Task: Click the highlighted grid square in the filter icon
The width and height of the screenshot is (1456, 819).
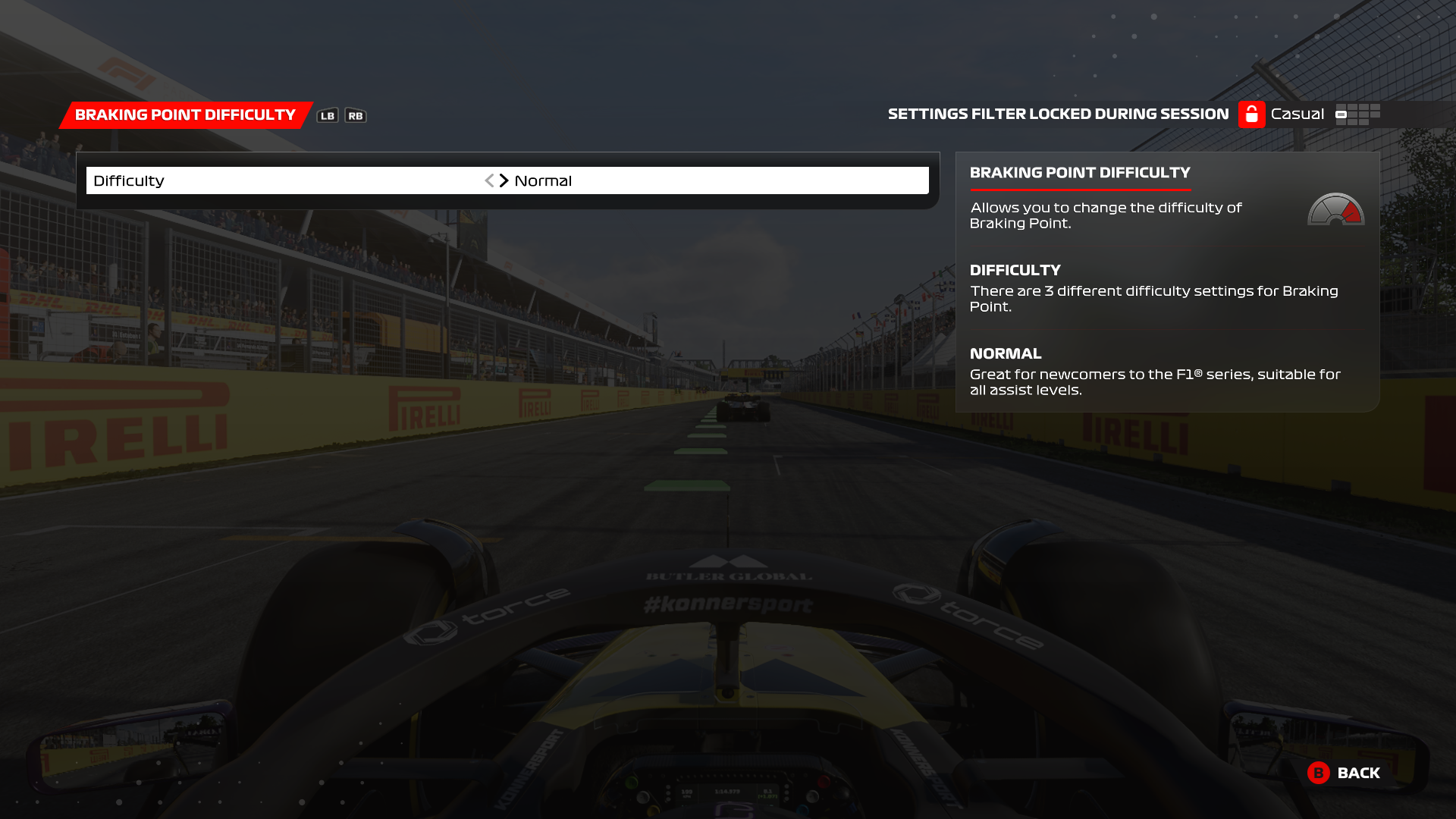Action: tap(1341, 115)
